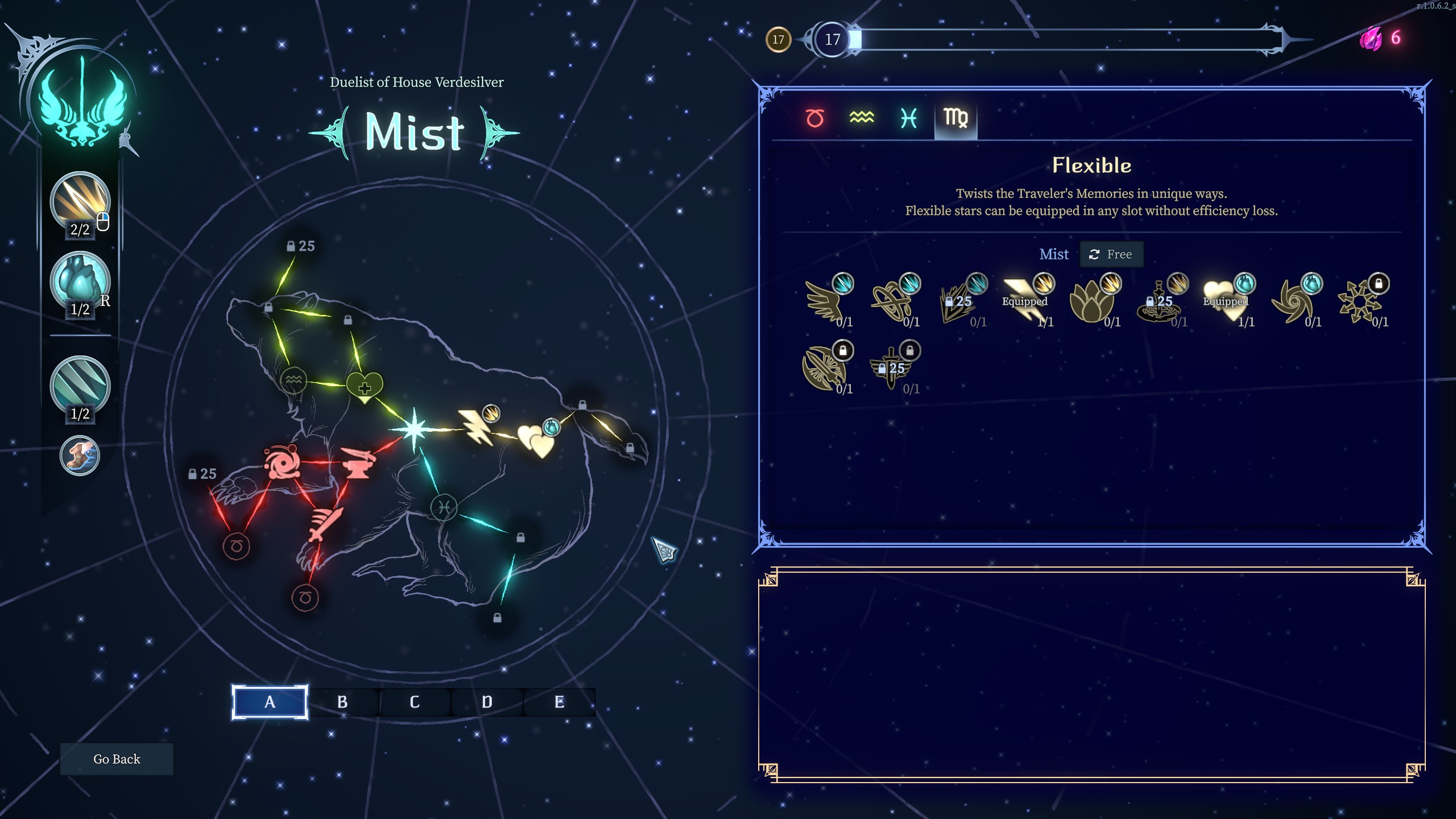Image resolution: width=1456 pixels, height=819 pixels.
Task: Open the Taurus sign tab
Action: tap(814, 118)
